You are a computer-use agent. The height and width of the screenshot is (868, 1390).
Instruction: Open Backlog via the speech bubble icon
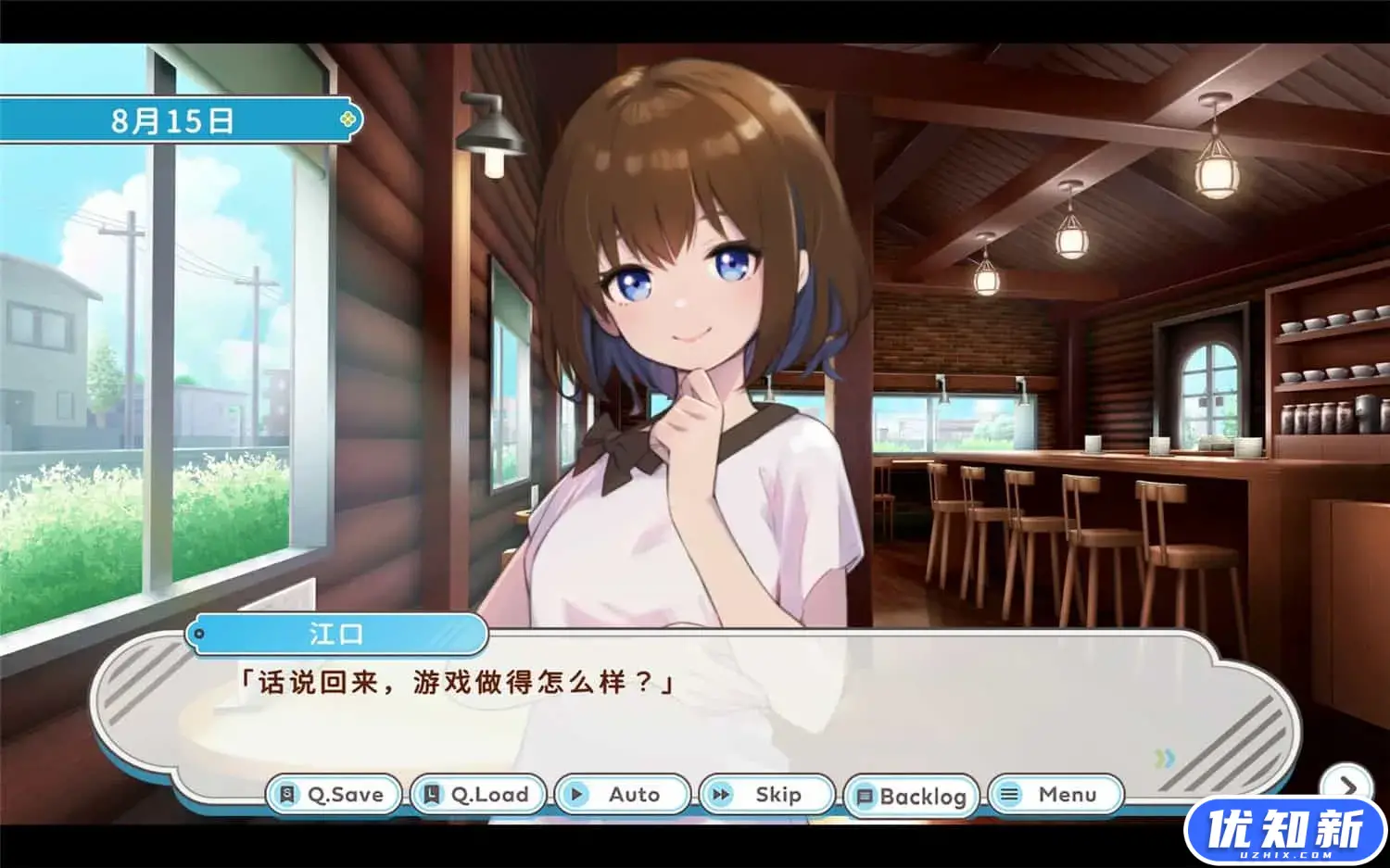[x=866, y=795]
